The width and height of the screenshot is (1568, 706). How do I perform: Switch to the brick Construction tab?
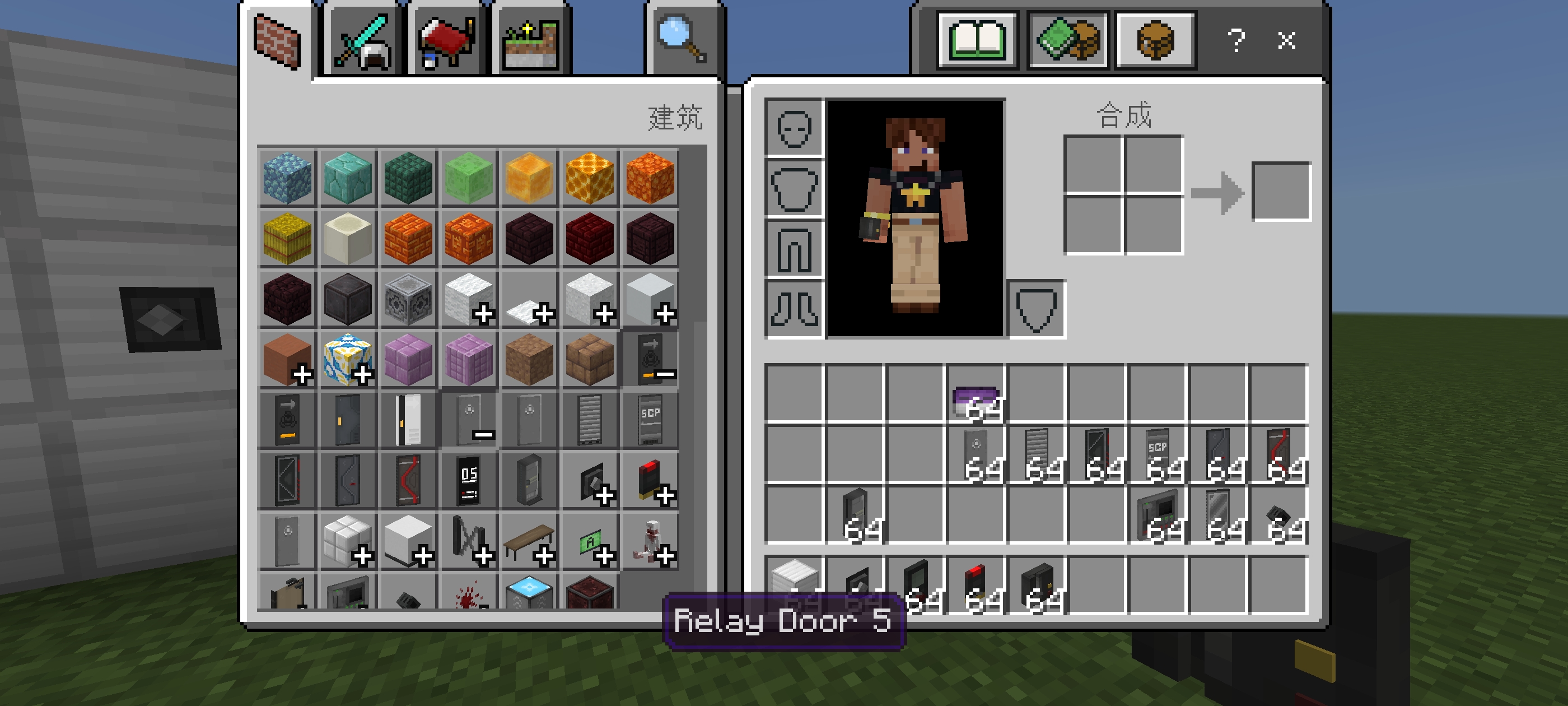277,41
